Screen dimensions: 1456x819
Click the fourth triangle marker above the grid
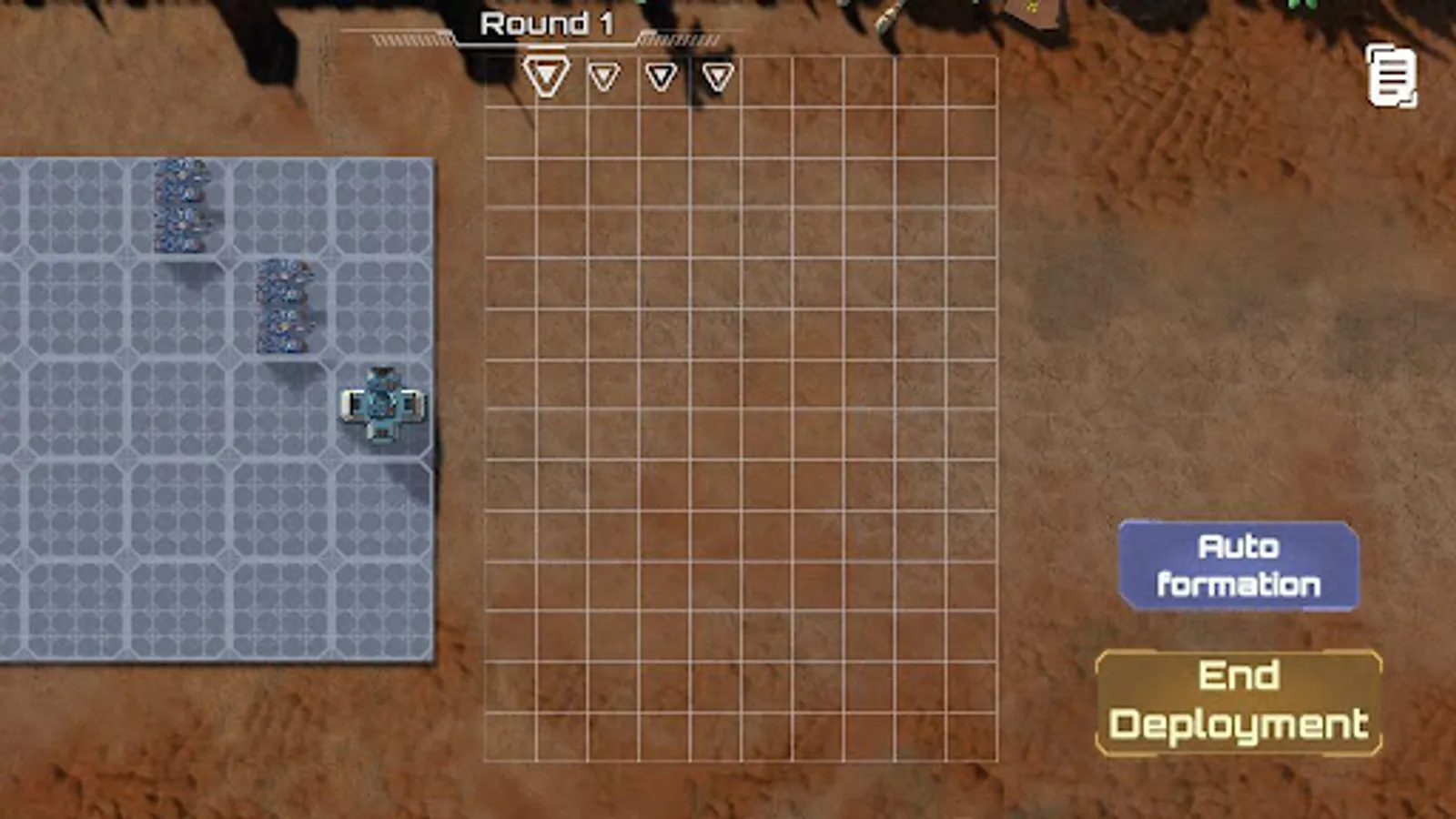click(x=718, y=77)
